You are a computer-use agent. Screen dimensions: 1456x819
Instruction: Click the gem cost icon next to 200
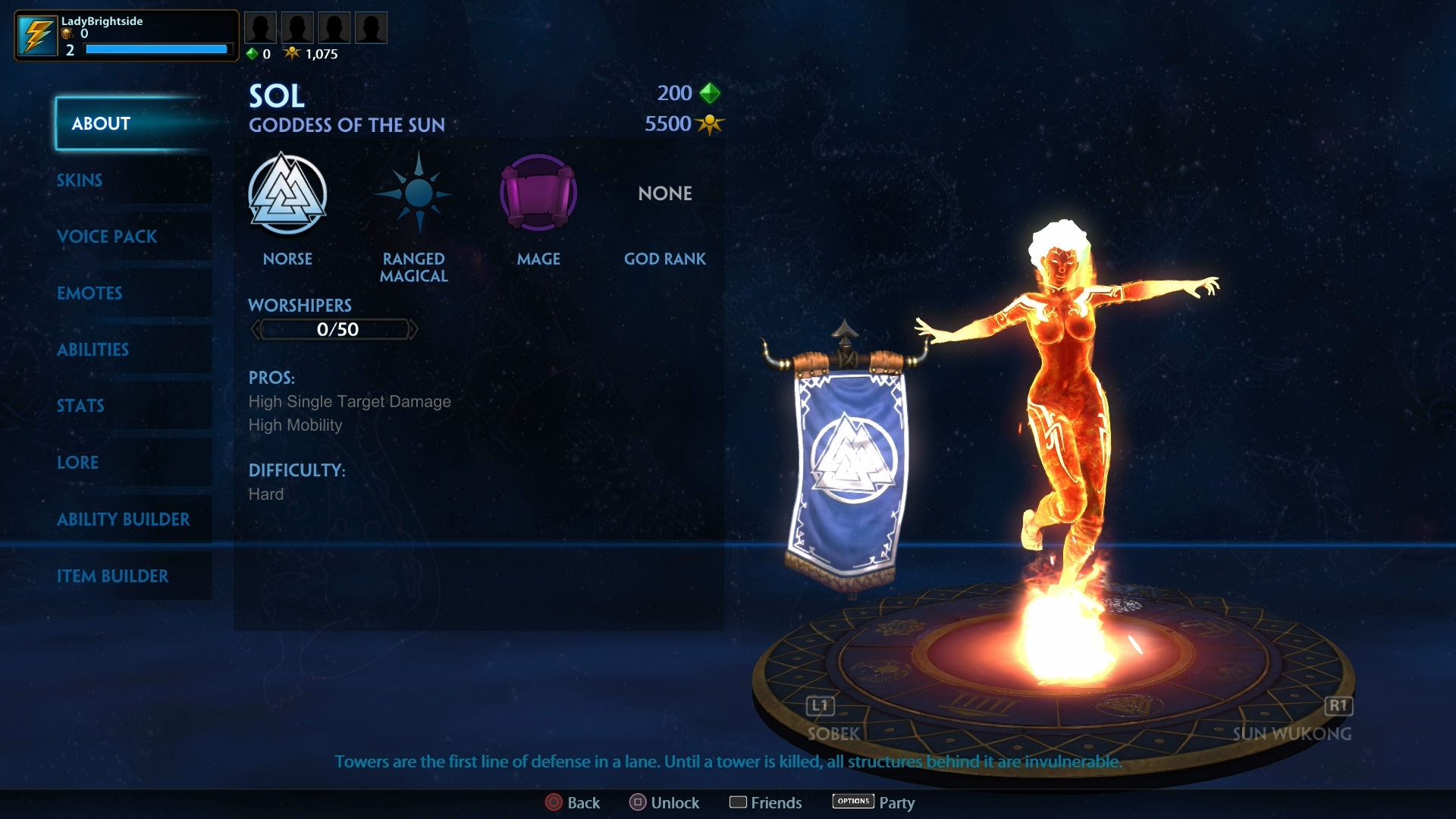point(710,93)
